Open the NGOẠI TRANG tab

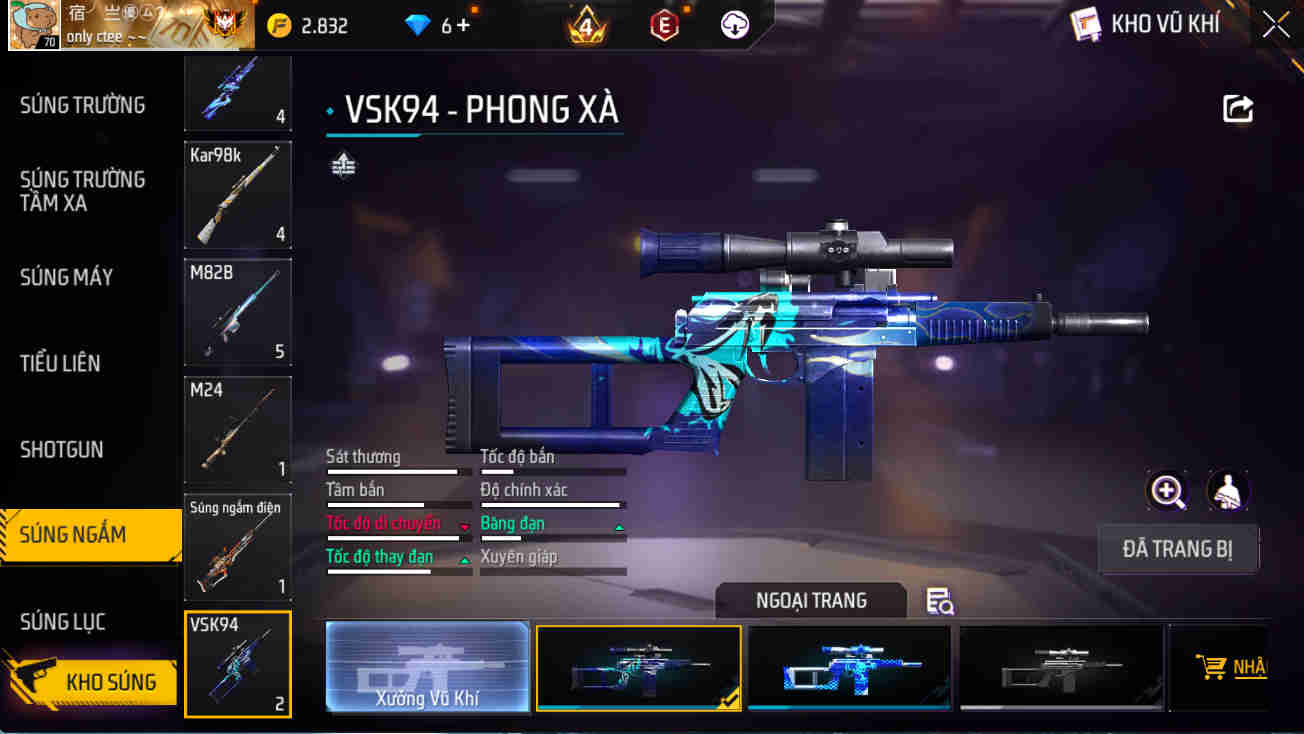pyautogui.click(x=810, y=600)
